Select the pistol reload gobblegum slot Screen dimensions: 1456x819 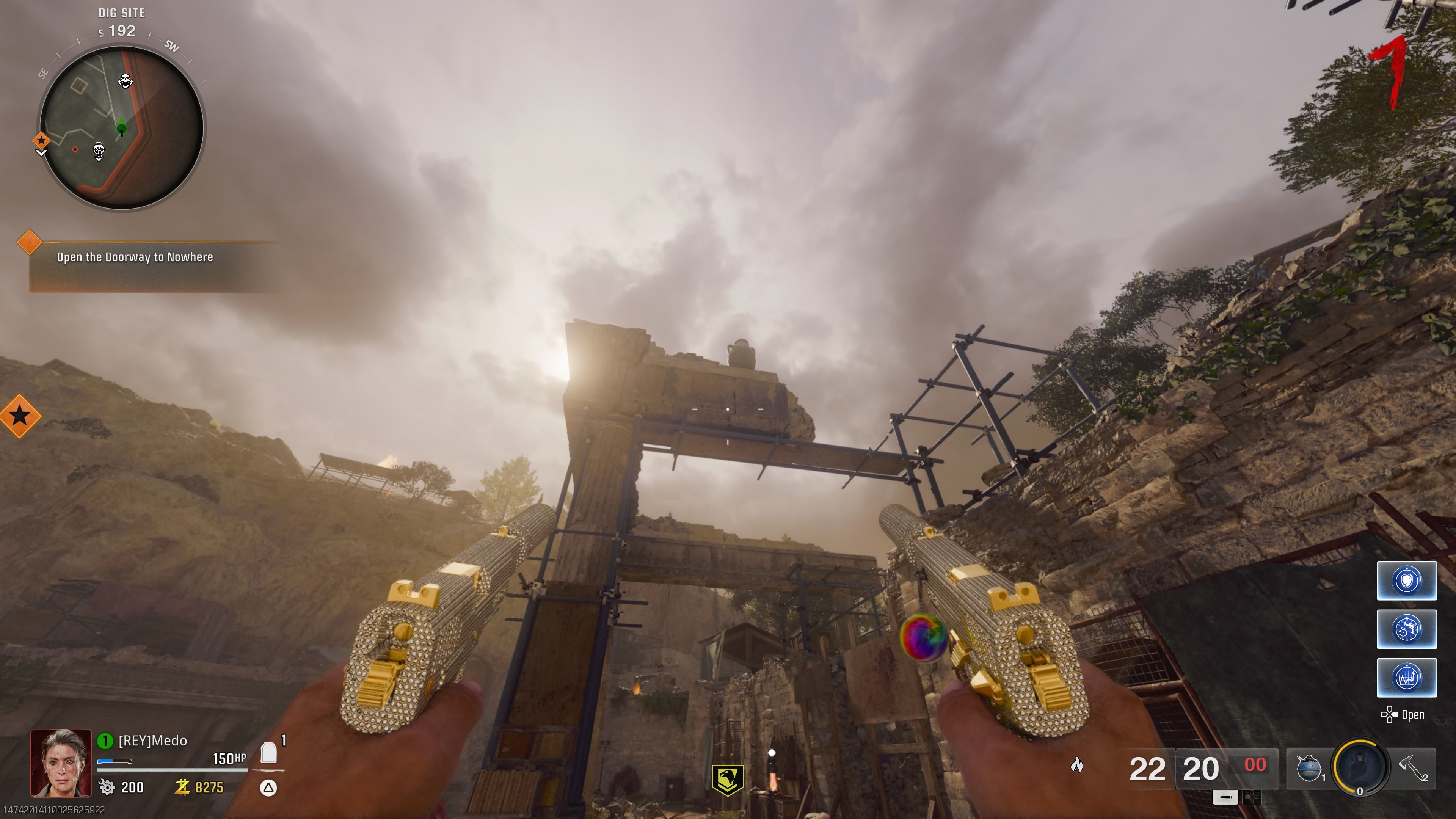click(1406, 629)
